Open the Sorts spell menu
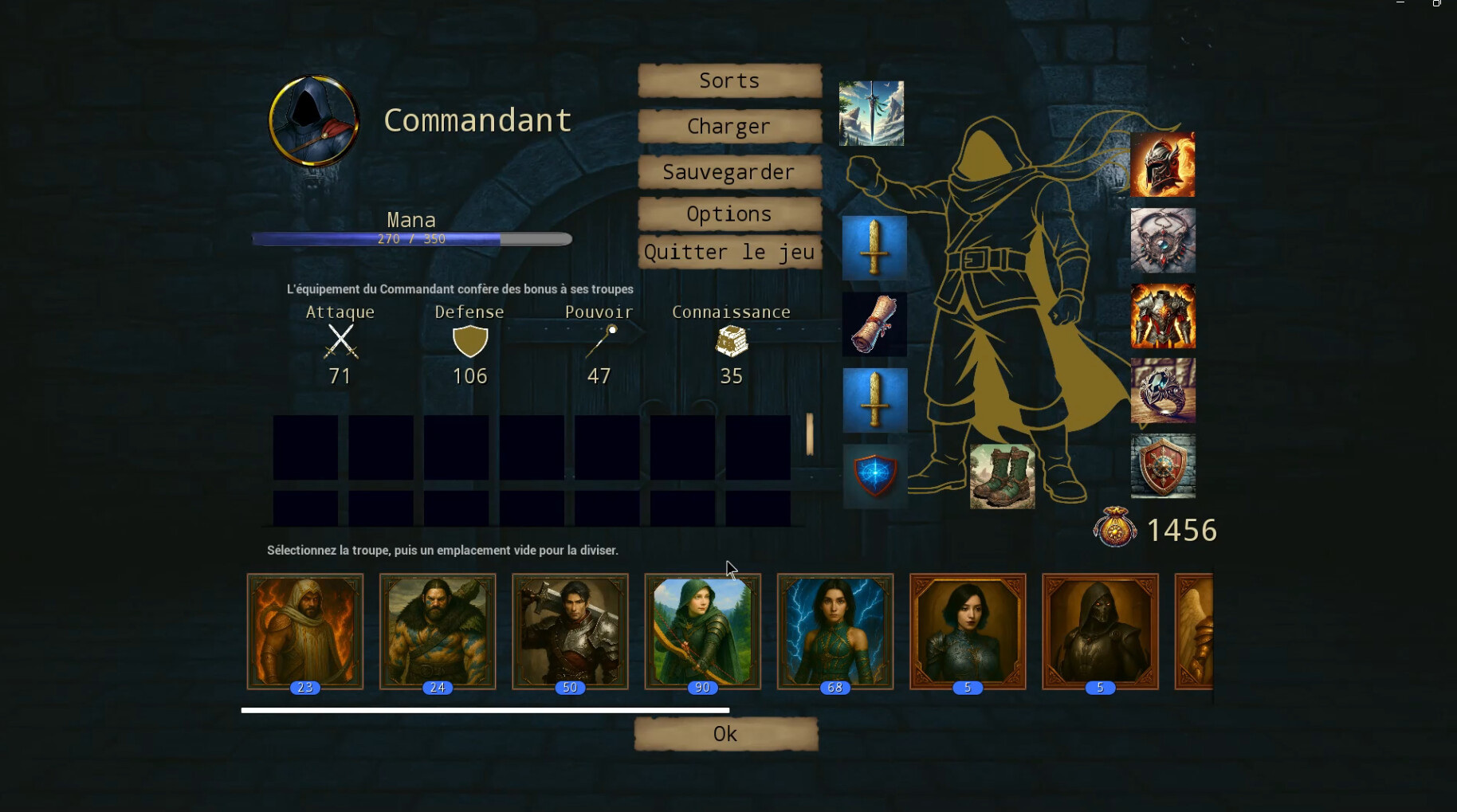This screenshot has width=1457, height=812. pos(729,80)
